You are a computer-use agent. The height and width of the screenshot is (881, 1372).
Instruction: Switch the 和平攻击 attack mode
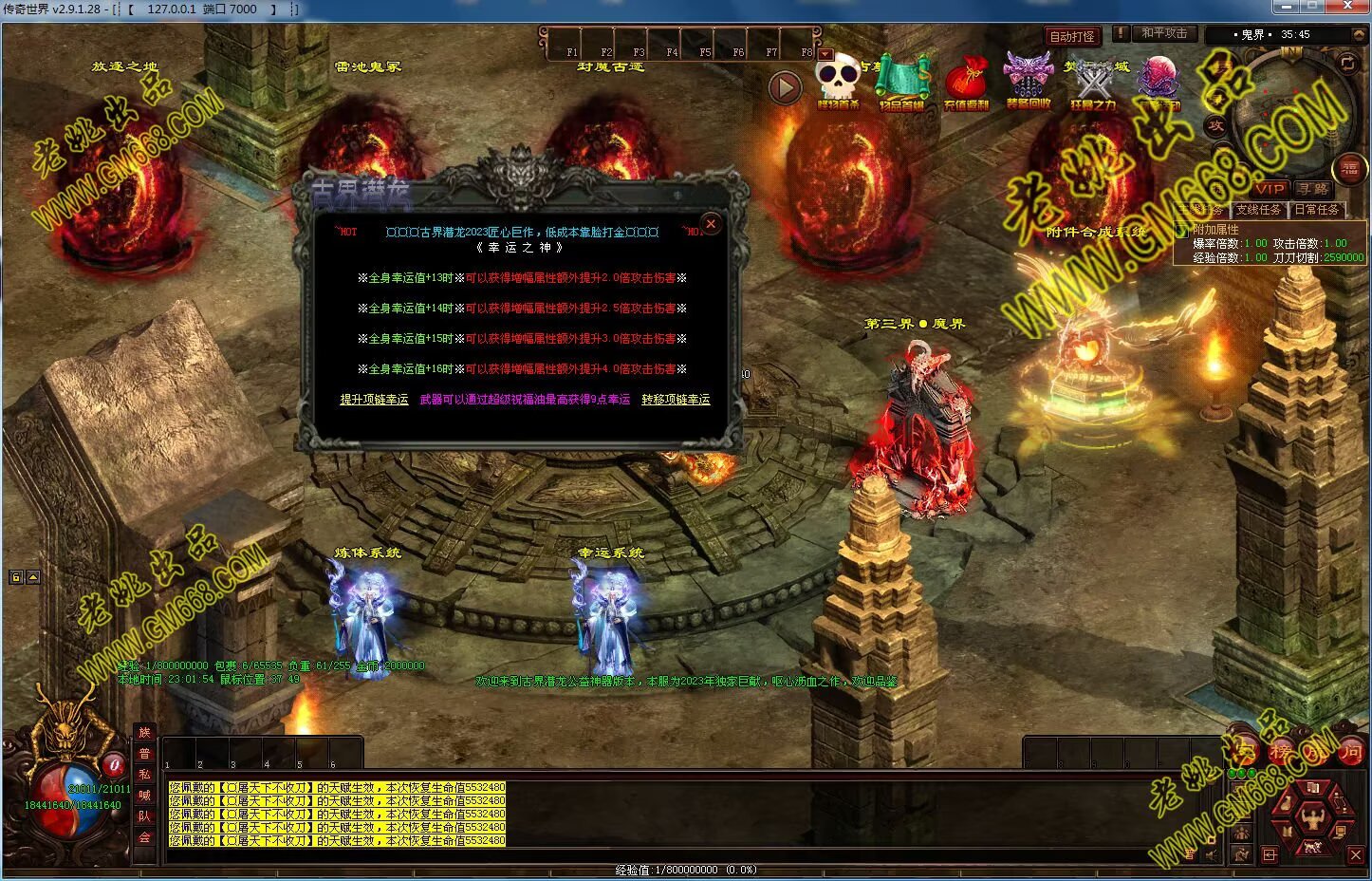[x=1164, y=33]
